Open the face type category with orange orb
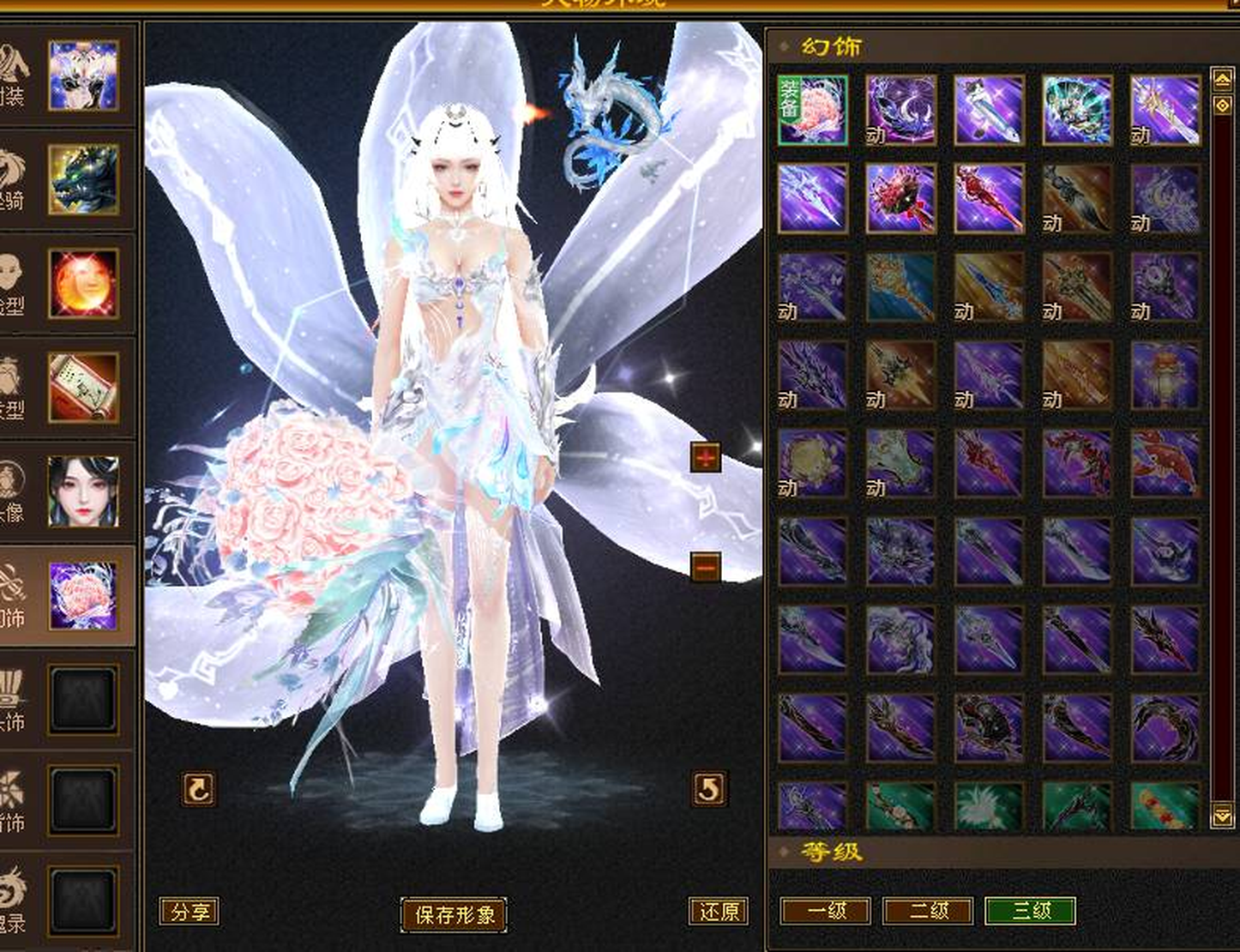Viewport: 1240px width, 952px height. (83, 284)
